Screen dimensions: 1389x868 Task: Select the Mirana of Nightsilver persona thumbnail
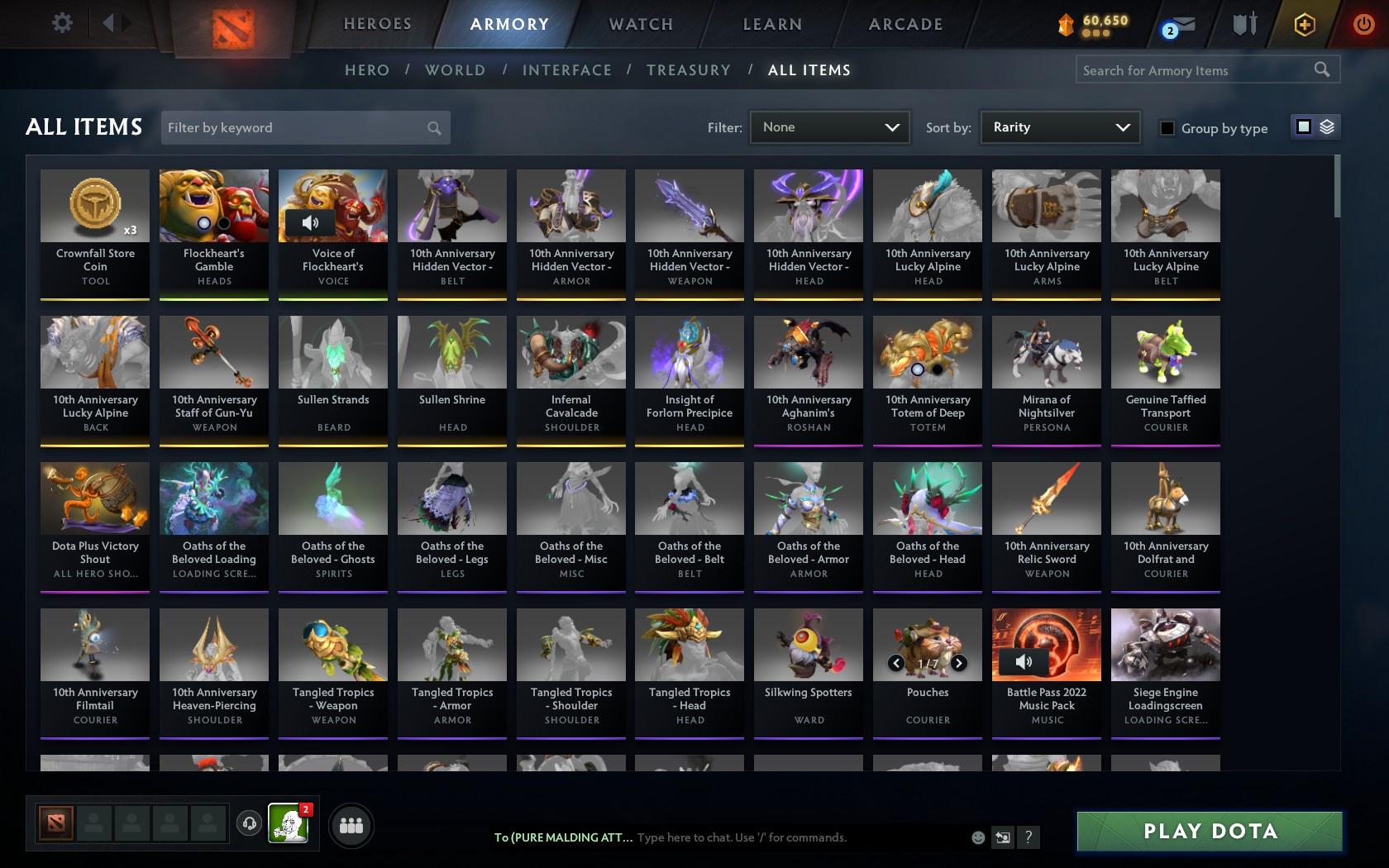[x=1046, y=351]
